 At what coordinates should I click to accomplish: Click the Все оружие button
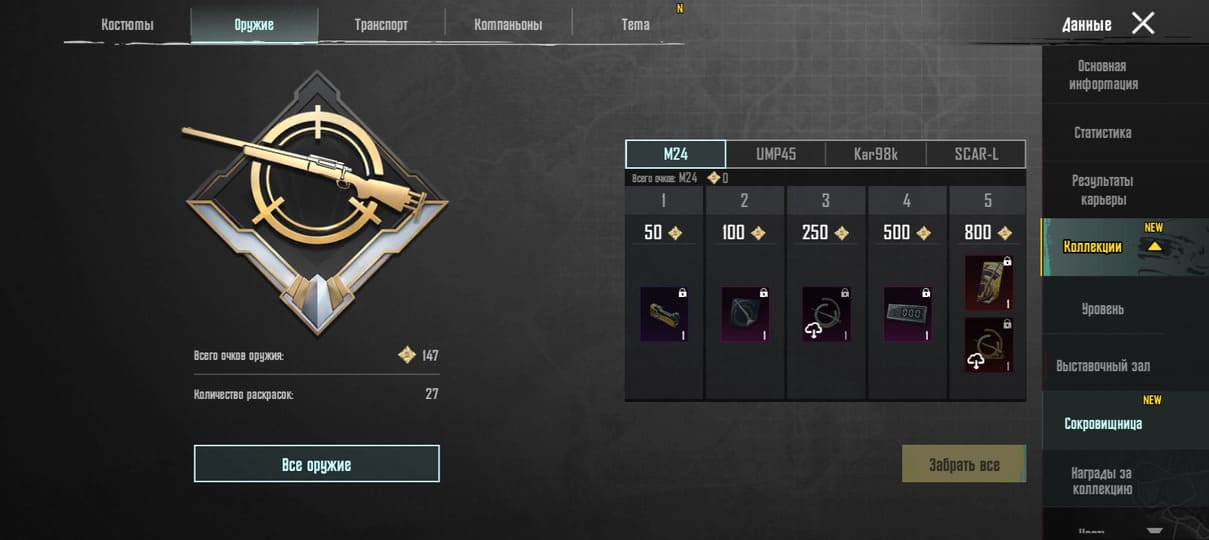point(316,464)
